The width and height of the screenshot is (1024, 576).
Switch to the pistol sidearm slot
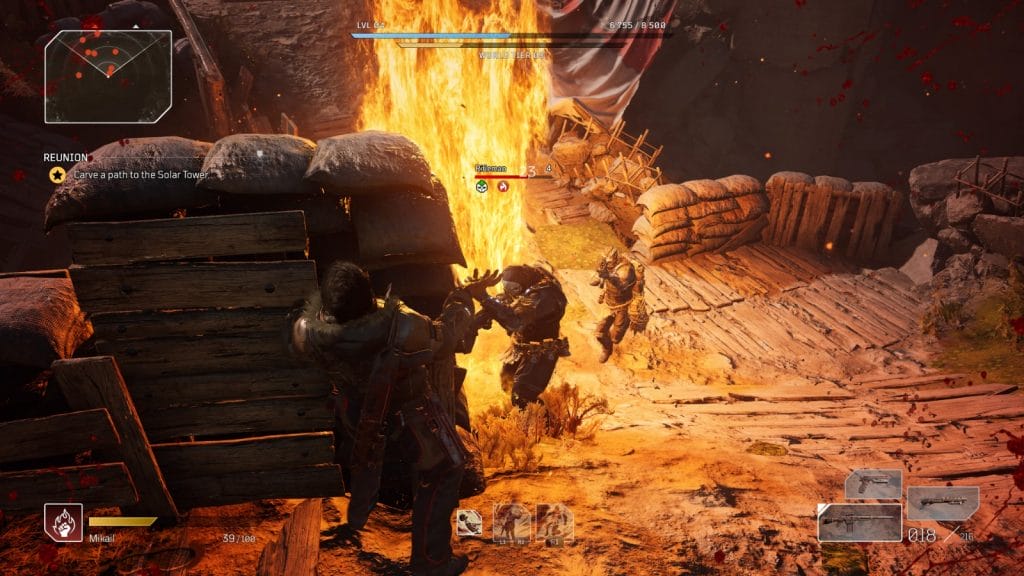pos(872,484)
